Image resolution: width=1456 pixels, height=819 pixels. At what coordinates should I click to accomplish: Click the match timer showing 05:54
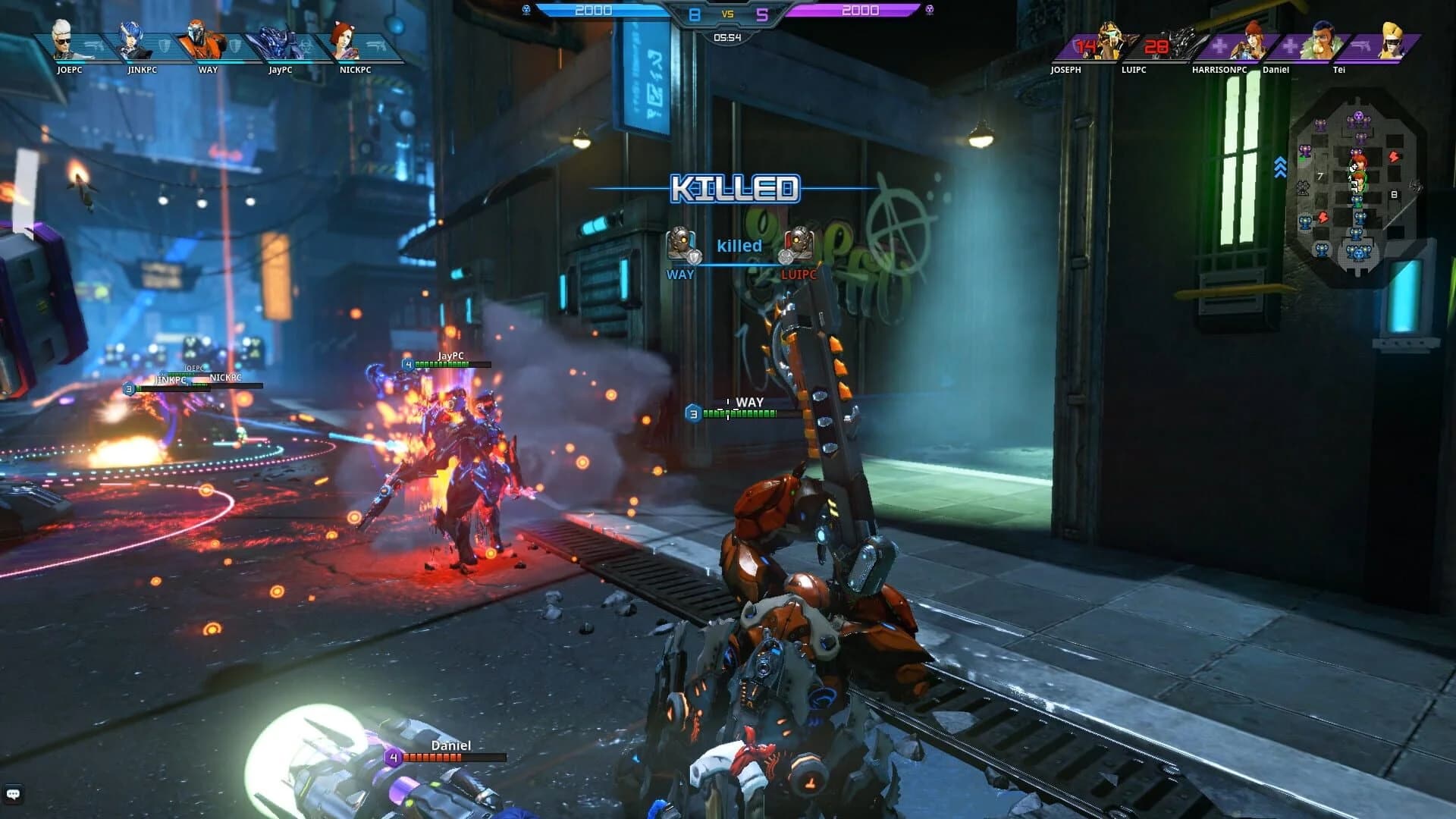pos(726,37)
